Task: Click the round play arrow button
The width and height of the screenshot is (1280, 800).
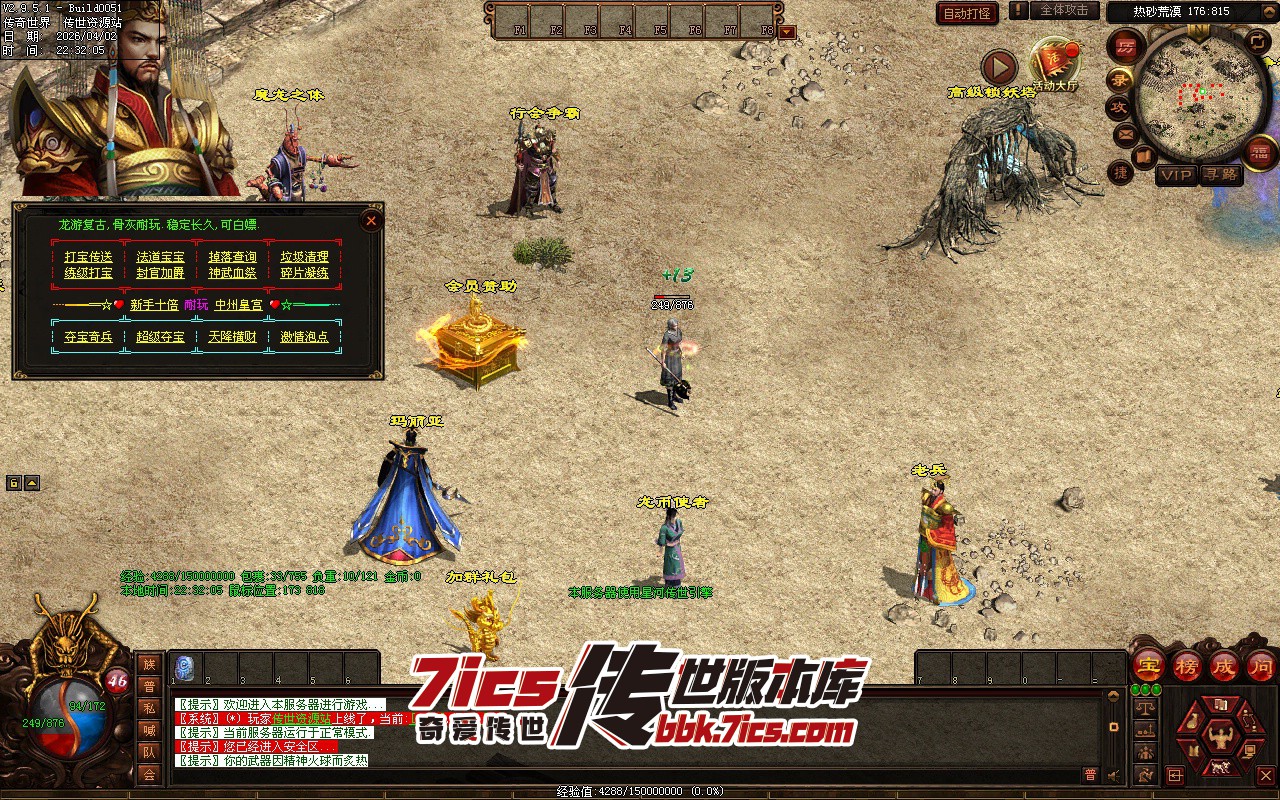Action: (x=998, y=67)
